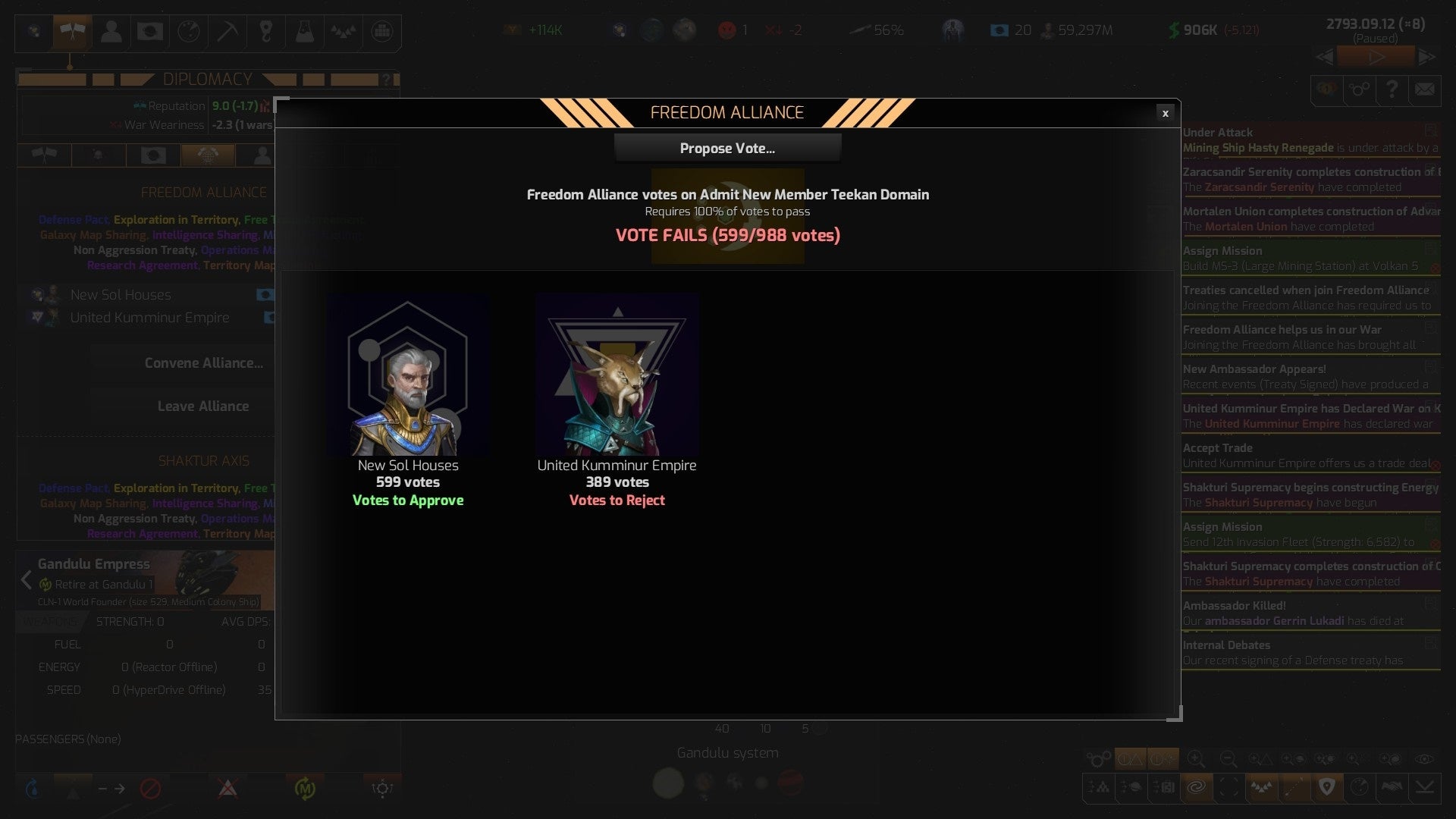
Task: Toggle the fleet triangles map overlay
Action: [x=1263, y=787]
